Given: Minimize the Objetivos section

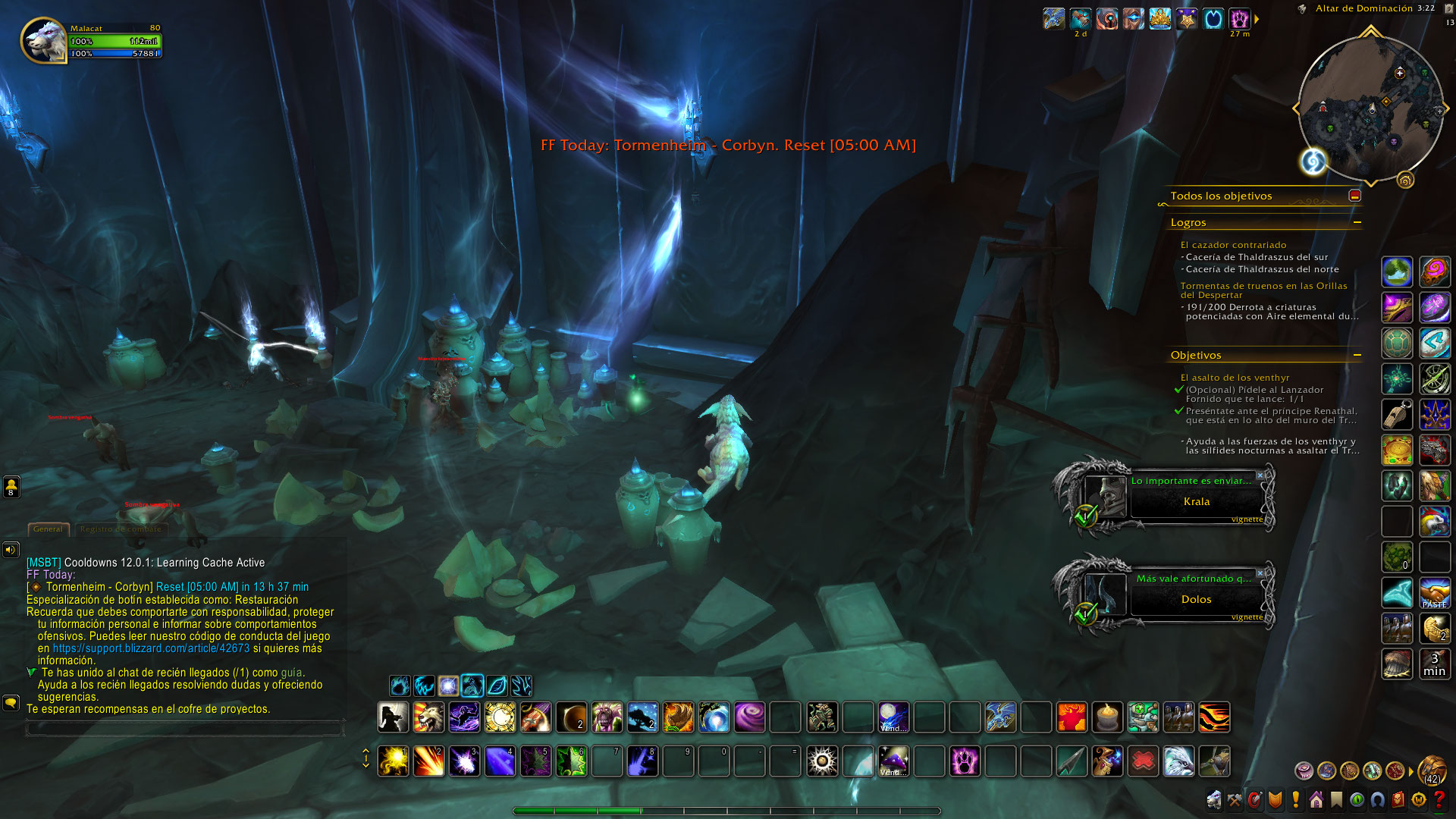Looking at the screenshot, I should pos(1357,355).
